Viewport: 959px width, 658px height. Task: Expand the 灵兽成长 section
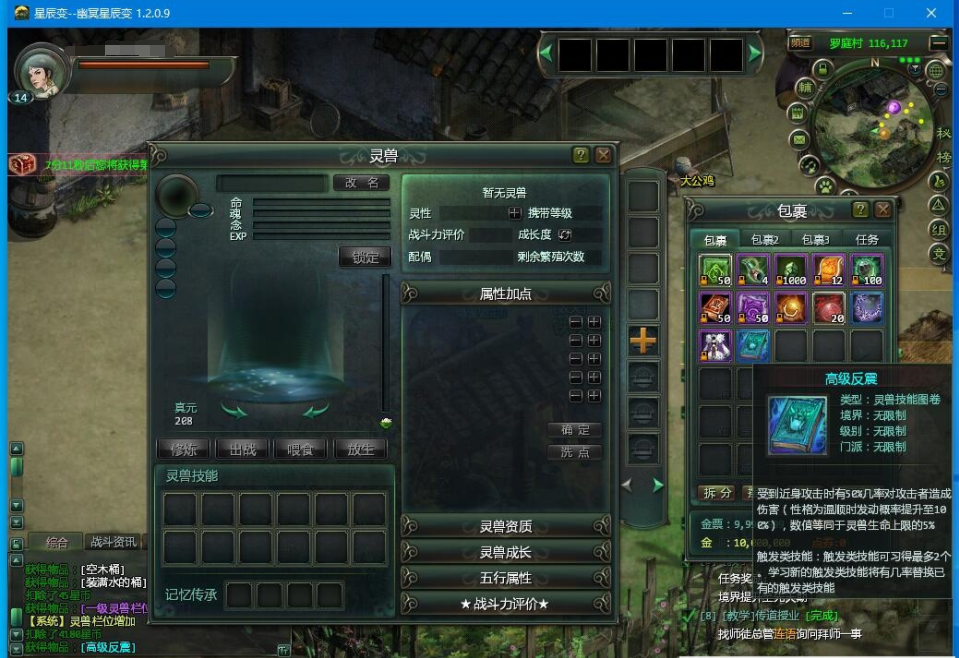tap(505, 552)
